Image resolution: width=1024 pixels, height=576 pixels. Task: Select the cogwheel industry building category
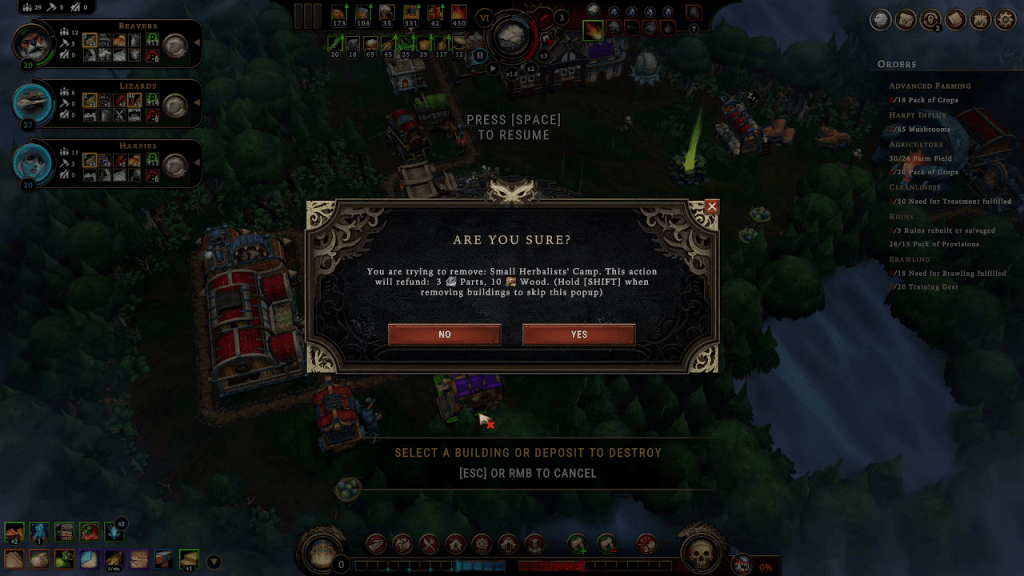[x=482, y=544]
